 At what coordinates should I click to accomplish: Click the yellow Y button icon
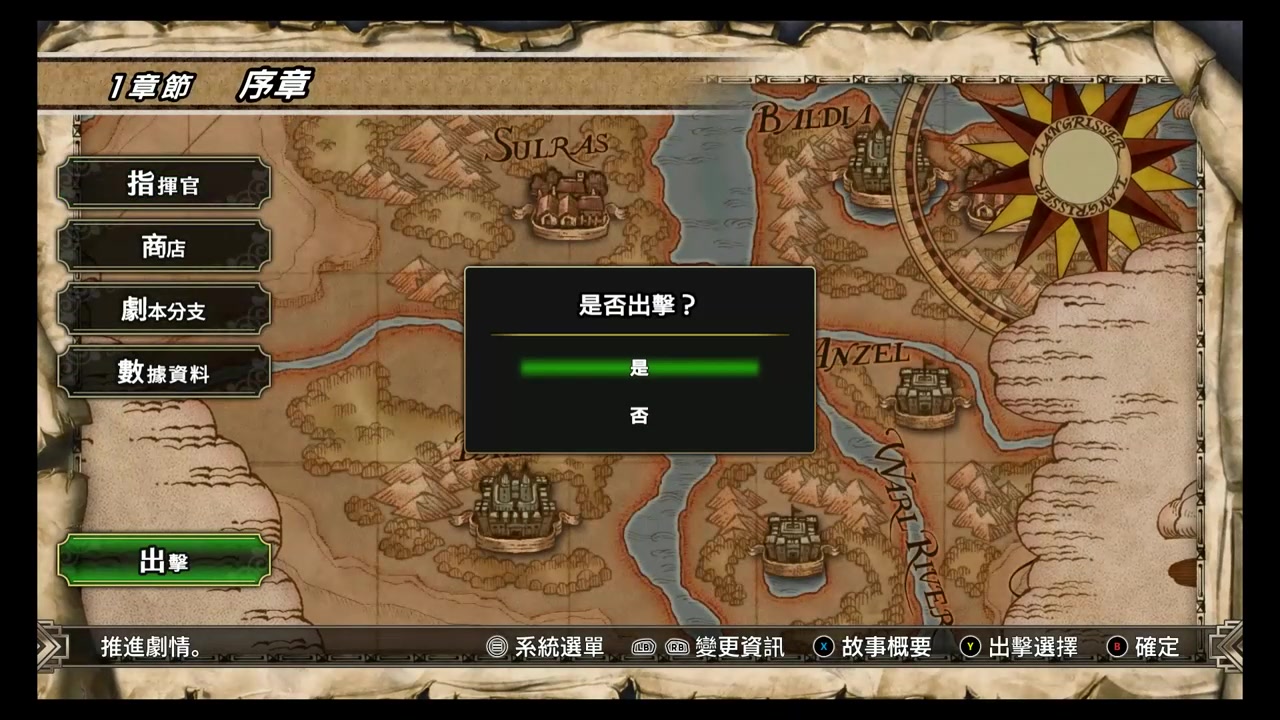(969, 647)
